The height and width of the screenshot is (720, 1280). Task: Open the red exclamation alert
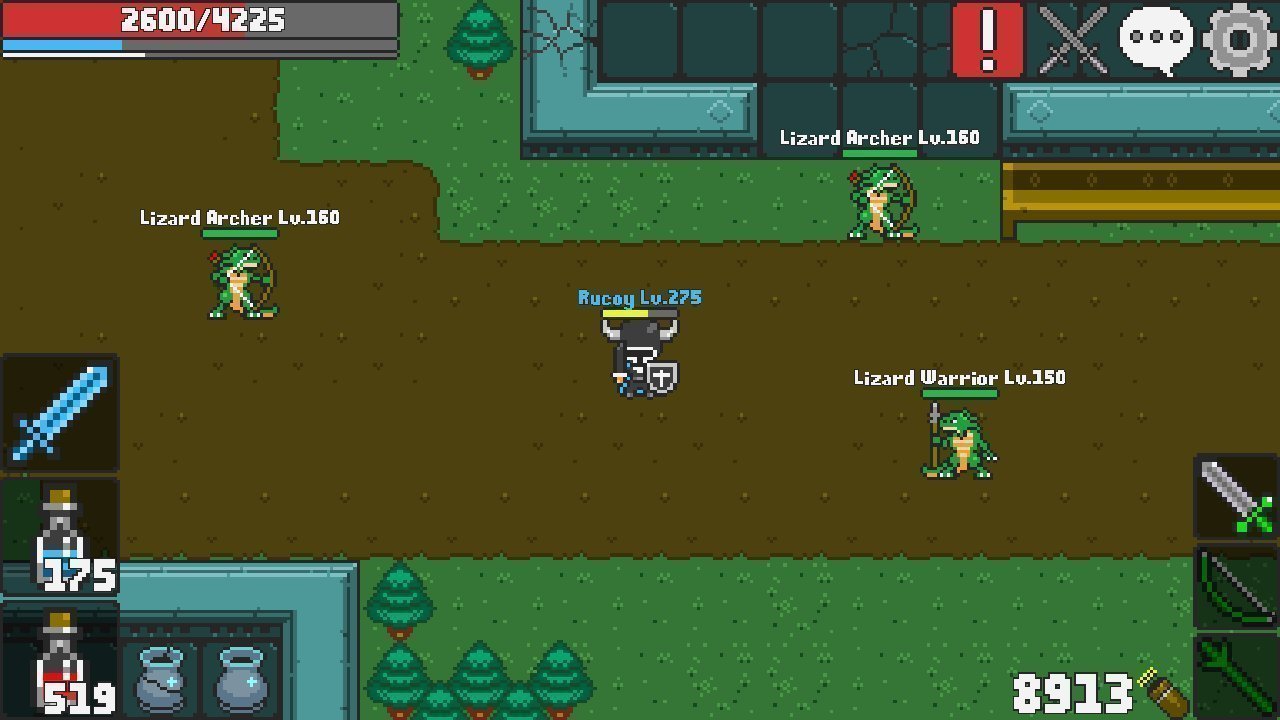pyautogui.click(x=988, y=40)
